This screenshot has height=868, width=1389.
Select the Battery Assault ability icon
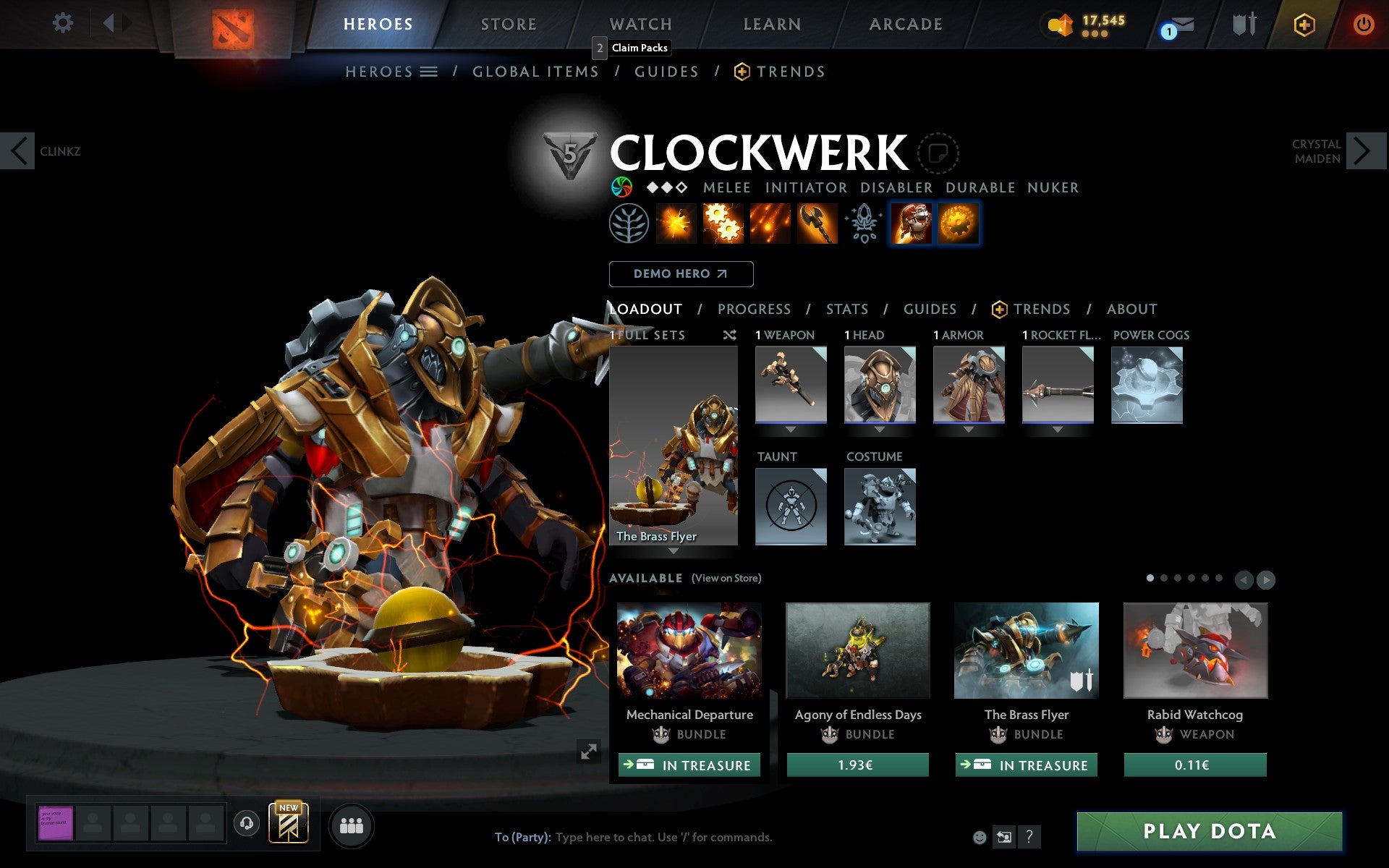pyautogui.click(x=677, y=224)
